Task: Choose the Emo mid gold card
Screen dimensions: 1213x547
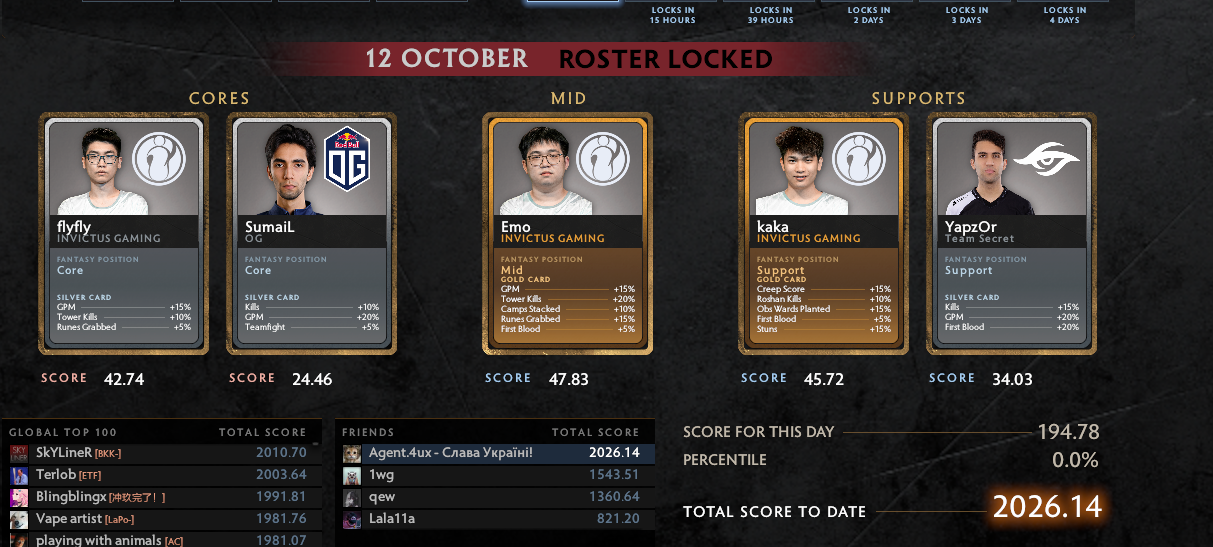Action: click(x=568, y=233)
